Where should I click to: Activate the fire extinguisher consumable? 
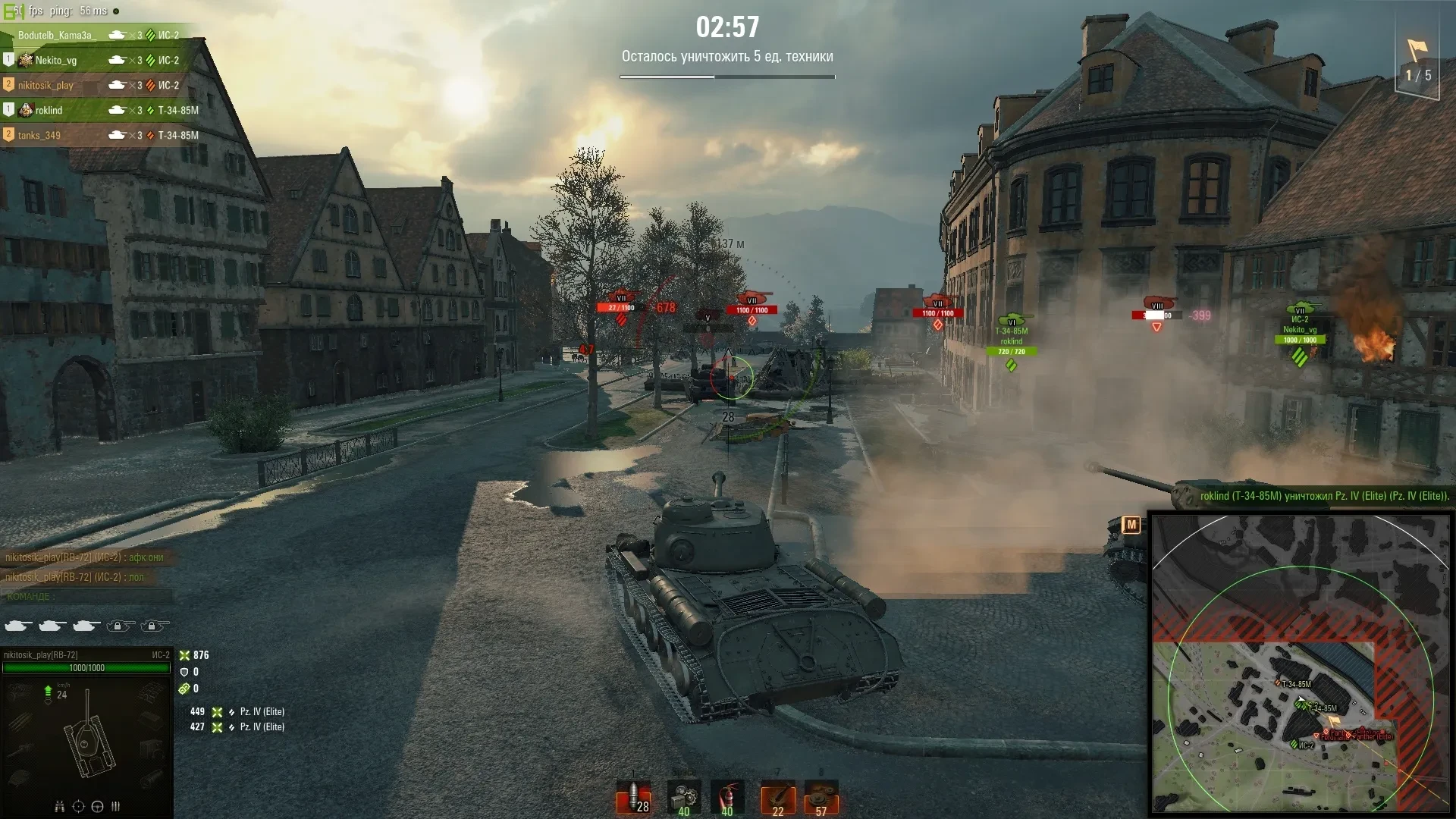[x=727, y=798]
